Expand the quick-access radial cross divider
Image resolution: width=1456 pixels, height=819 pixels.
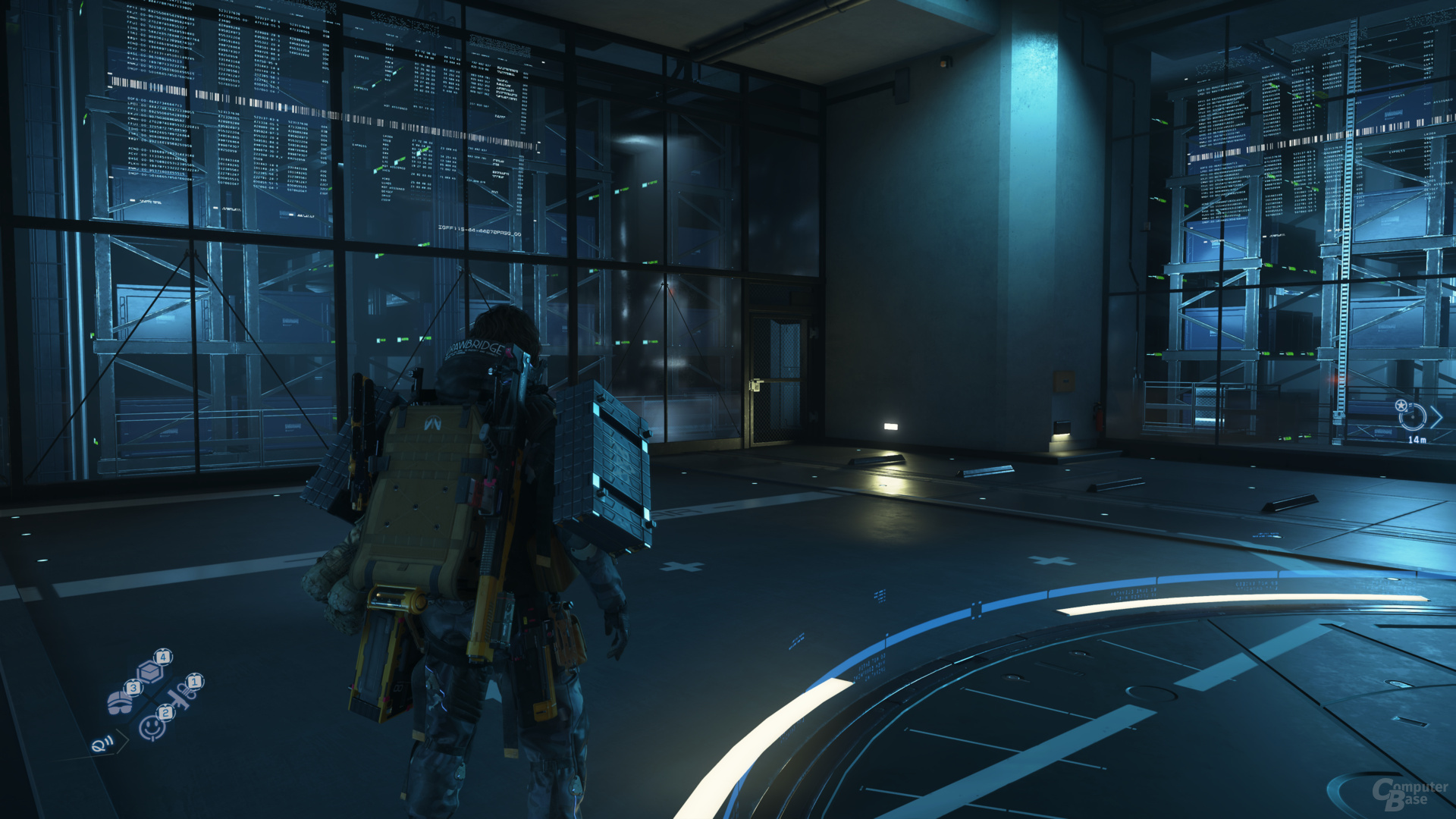[152, 698]
